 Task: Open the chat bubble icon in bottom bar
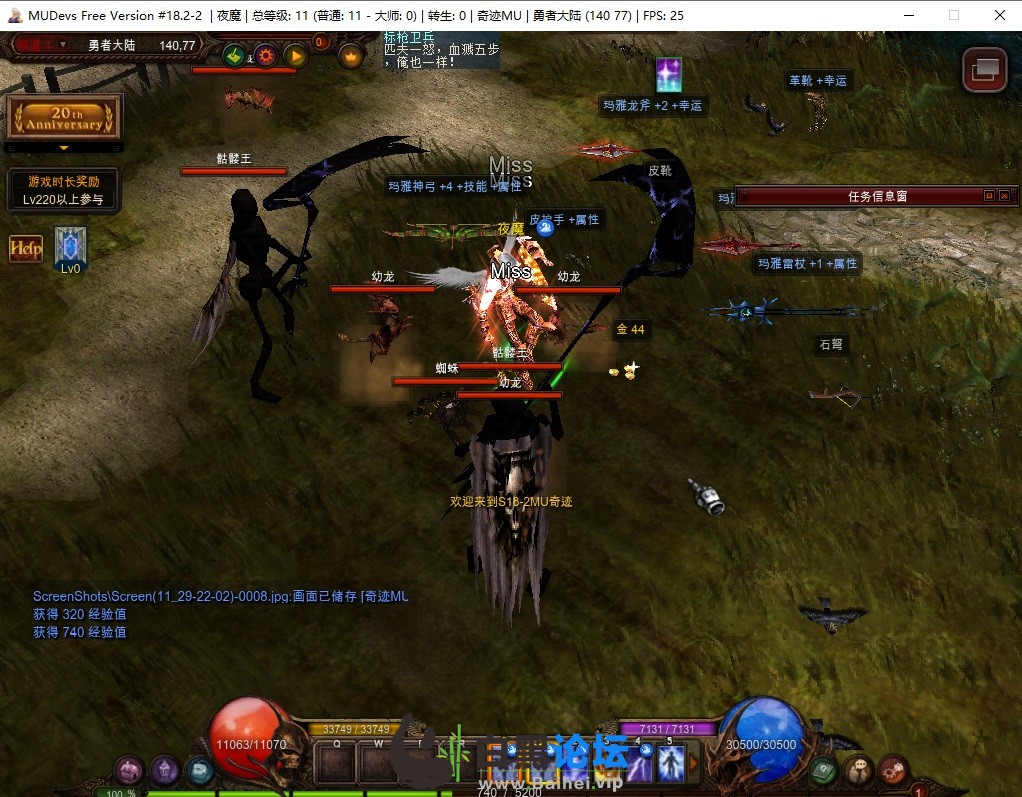tap(857, 770)
